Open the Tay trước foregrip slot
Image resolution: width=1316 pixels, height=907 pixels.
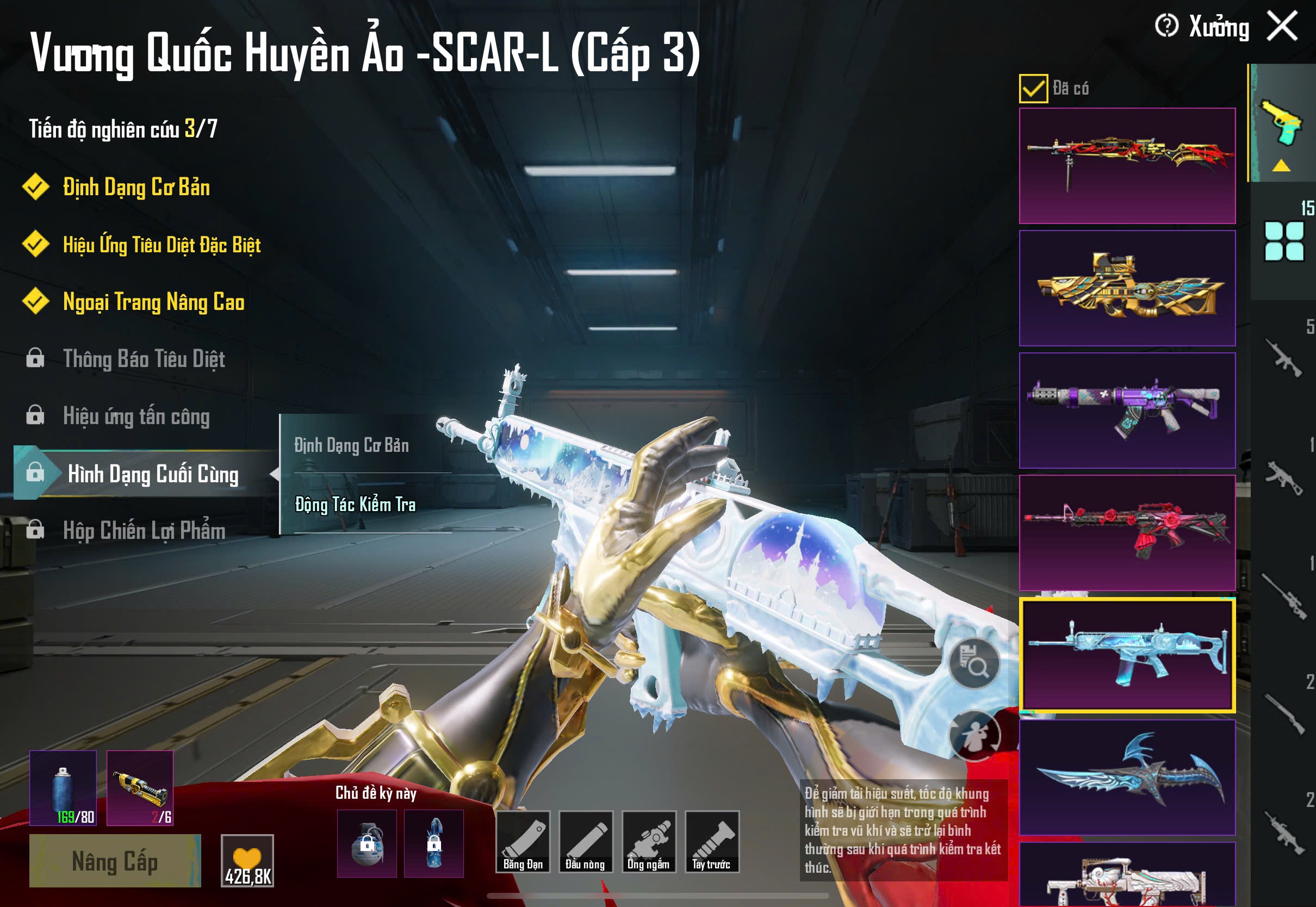point(711,842)
